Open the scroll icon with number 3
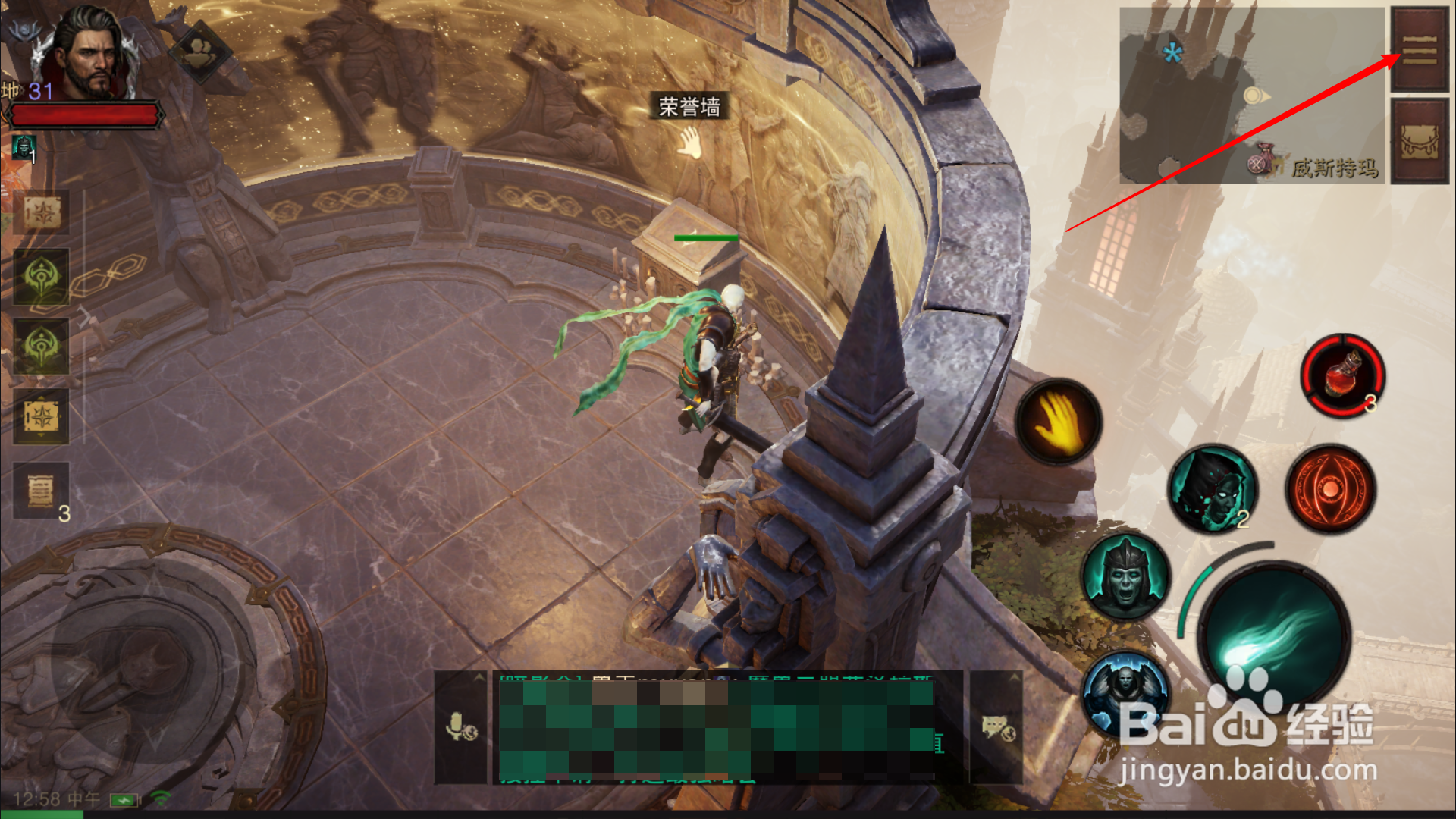Image resolution: width=1456 pixels, height=819 pixels. pyautogui.click(x=42, y=491)
